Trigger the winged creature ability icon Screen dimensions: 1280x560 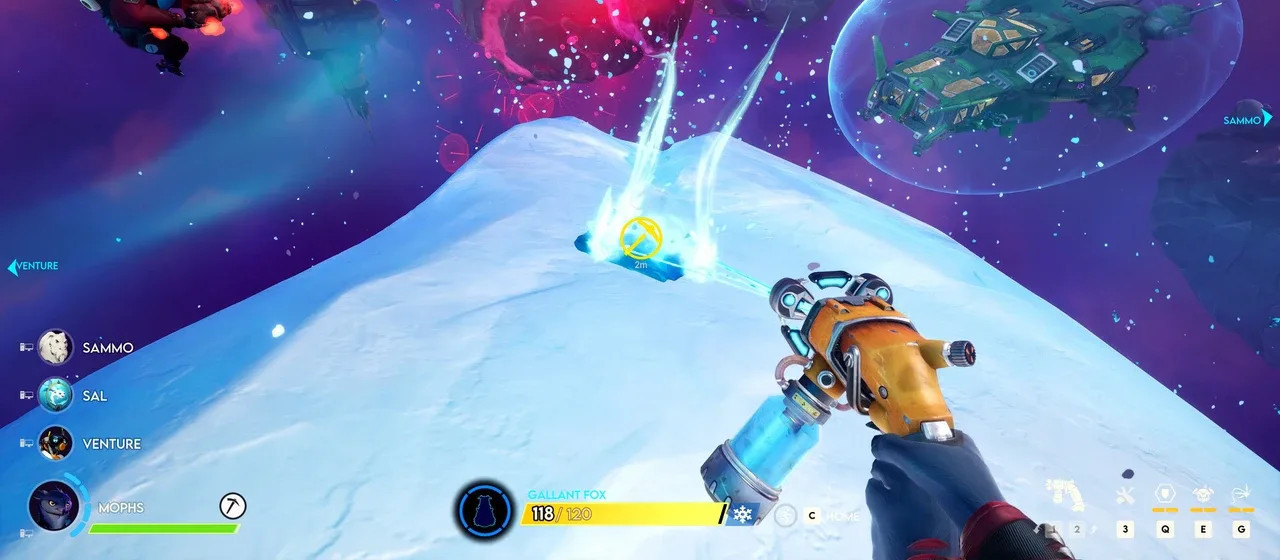tap(1204, 494)
